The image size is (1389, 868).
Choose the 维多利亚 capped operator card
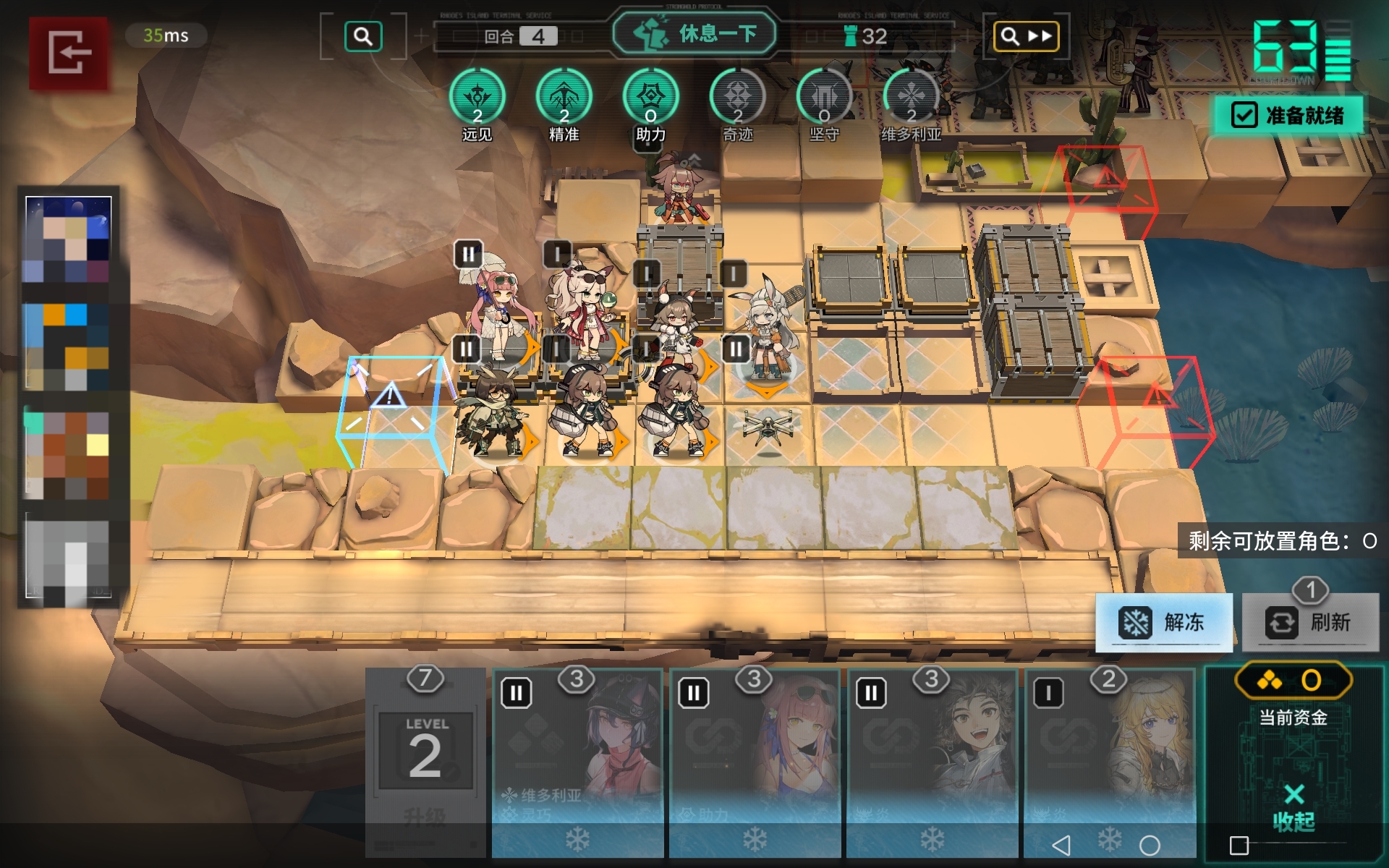(577, 759)
